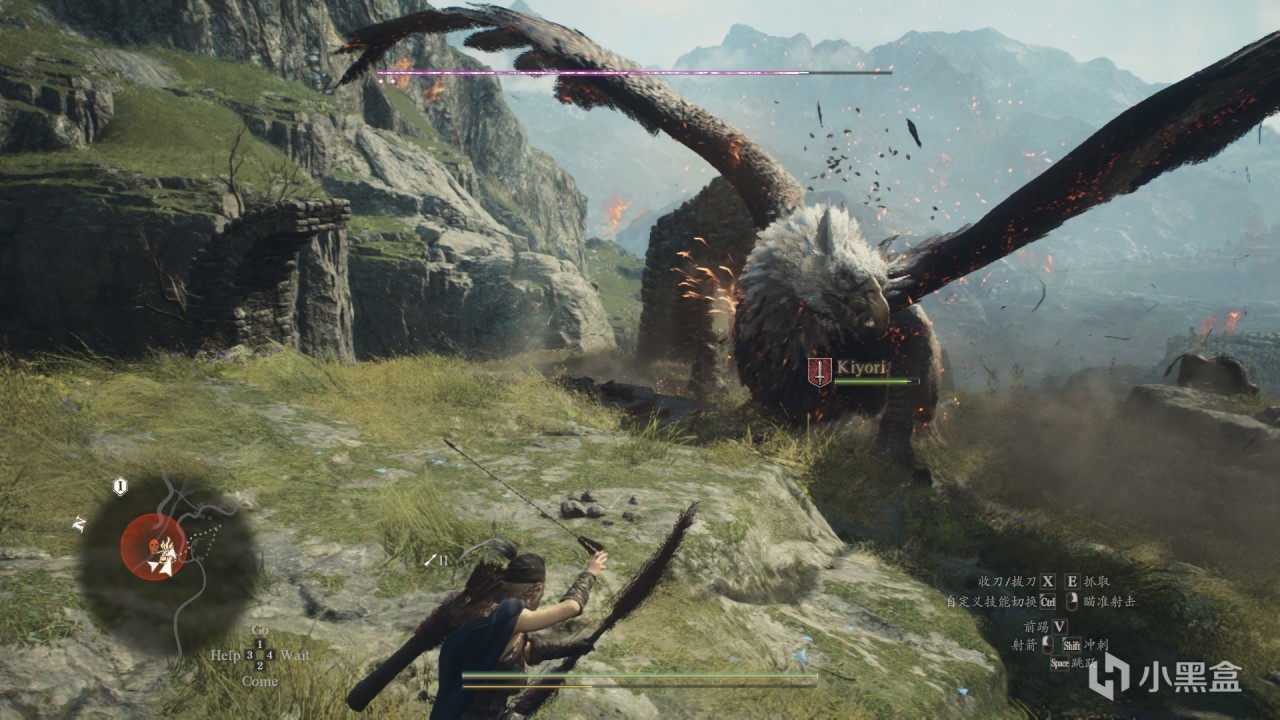Click the 小黑盒 watermark logo

[x=1165, y=677]
